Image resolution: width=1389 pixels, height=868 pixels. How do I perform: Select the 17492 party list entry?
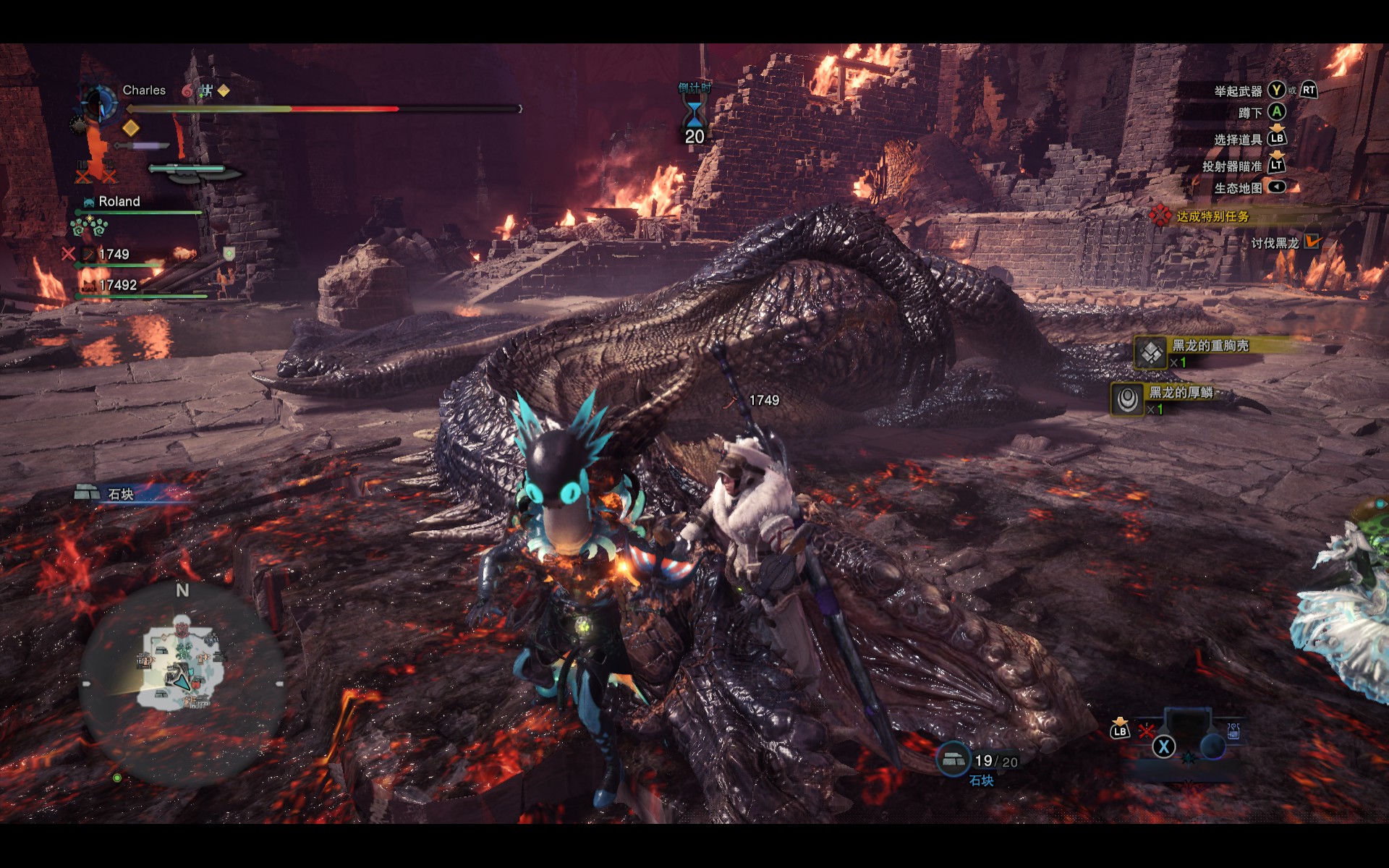(117, 286)
